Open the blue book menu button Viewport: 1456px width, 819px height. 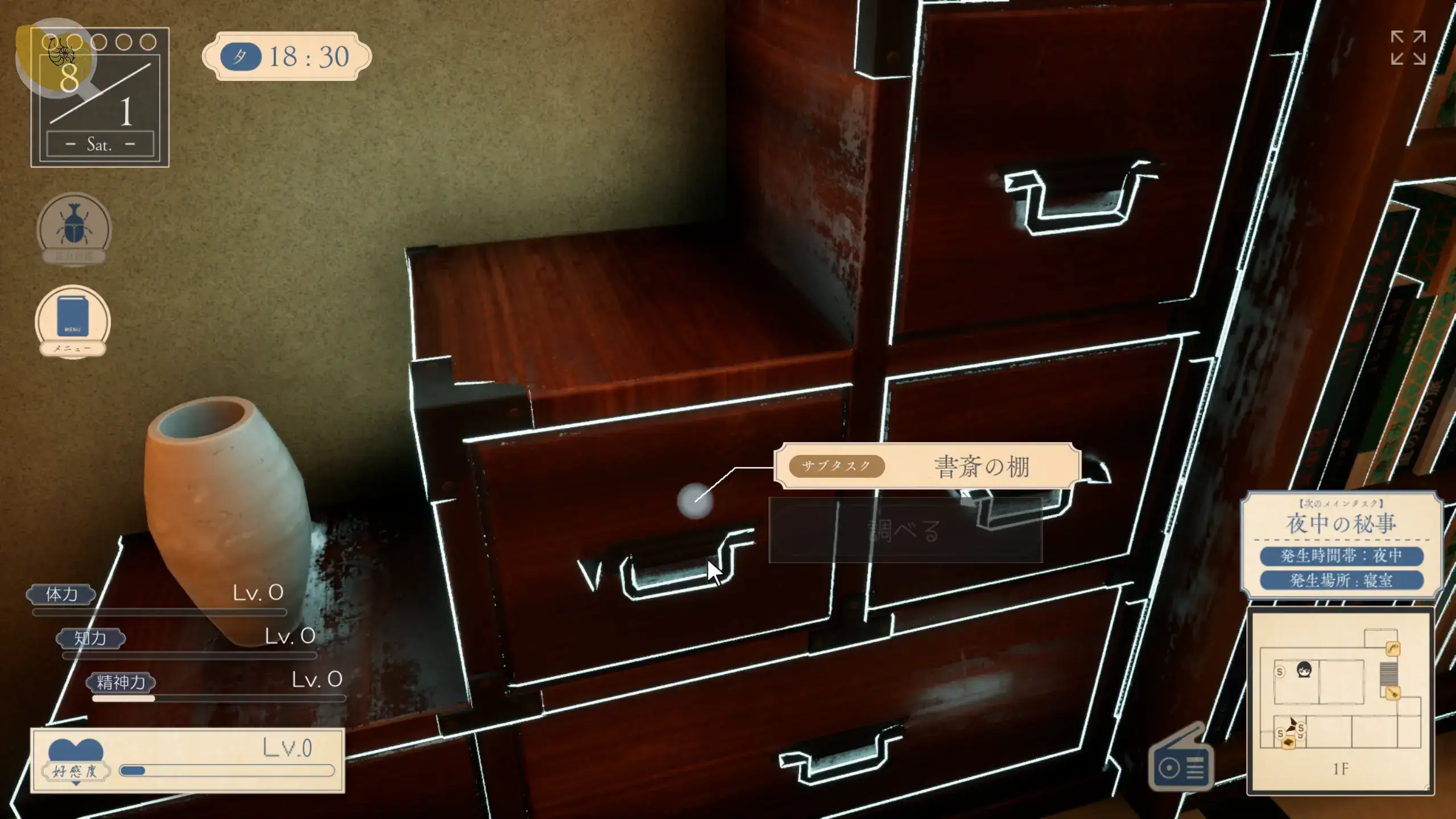[73, 320]
